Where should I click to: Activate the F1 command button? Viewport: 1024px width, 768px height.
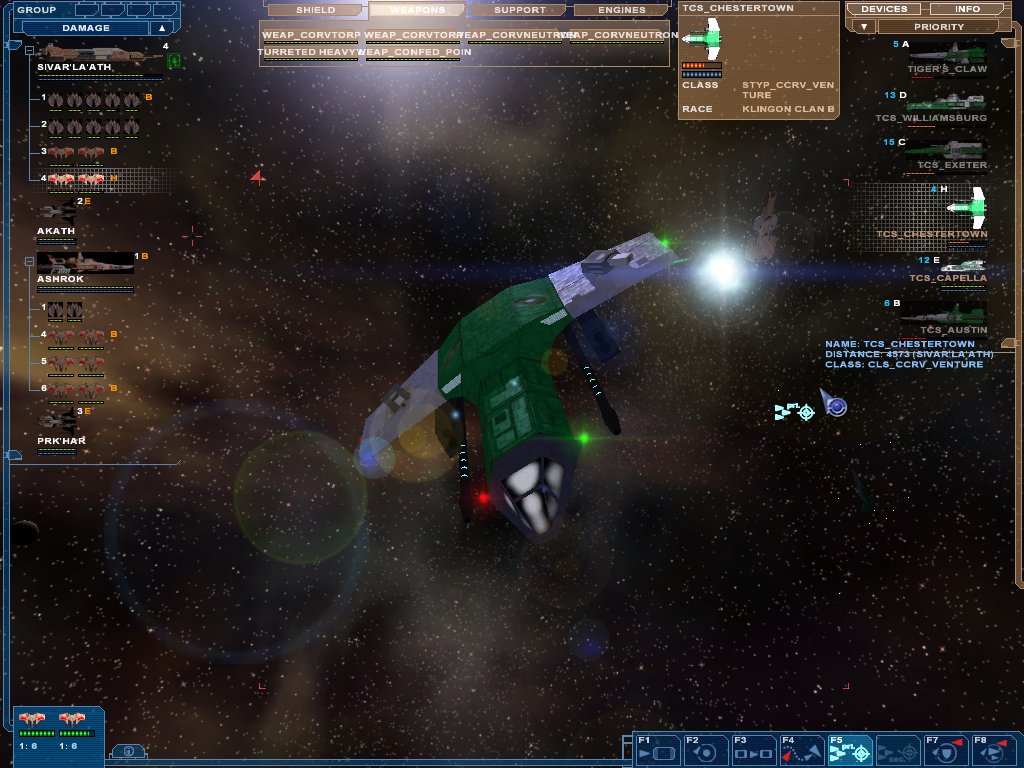coord(656,749)
